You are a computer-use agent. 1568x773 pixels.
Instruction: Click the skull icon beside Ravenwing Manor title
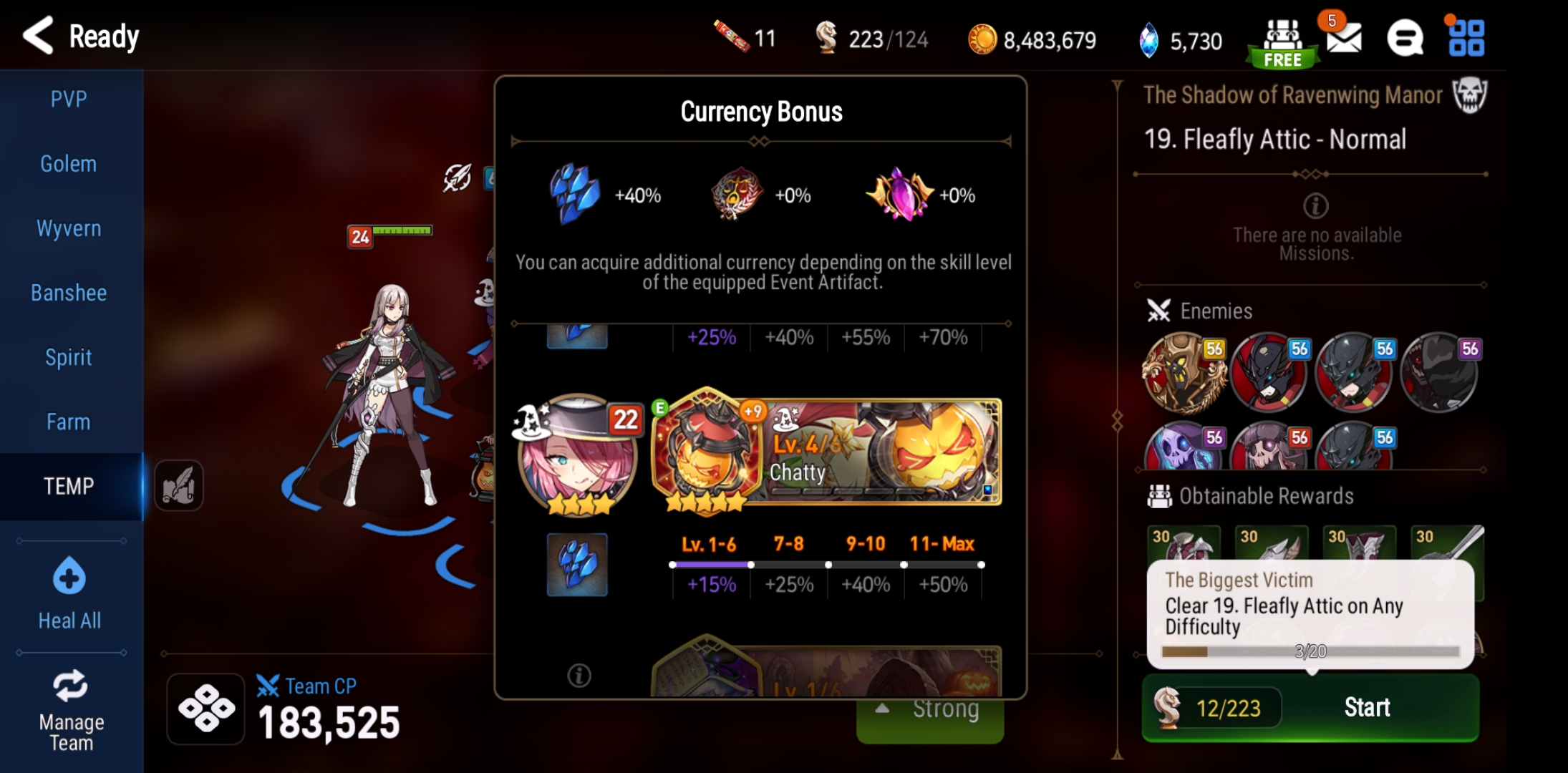click(1469, 94)
